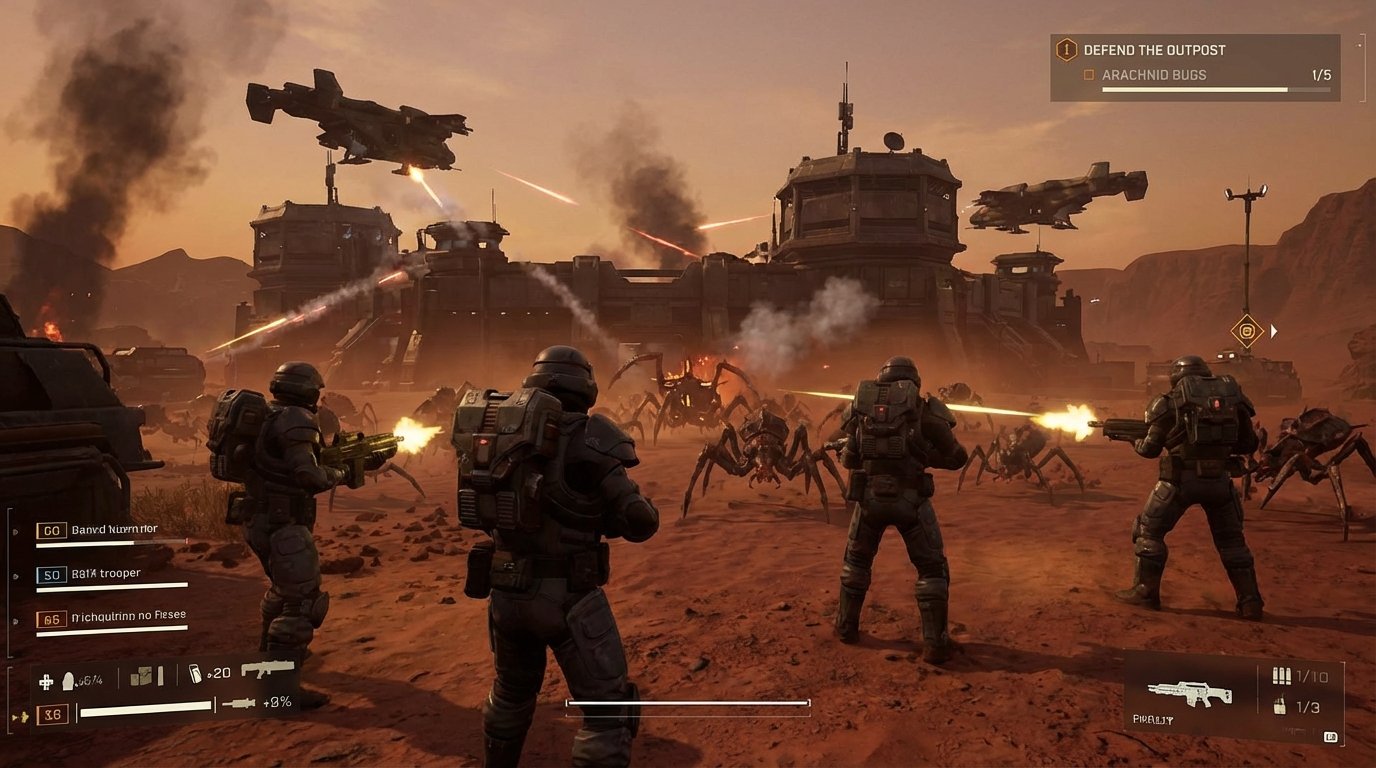Select the Defend The Outpost objective header
The image size is (1376, 768).
click(x=1155, y=48)
